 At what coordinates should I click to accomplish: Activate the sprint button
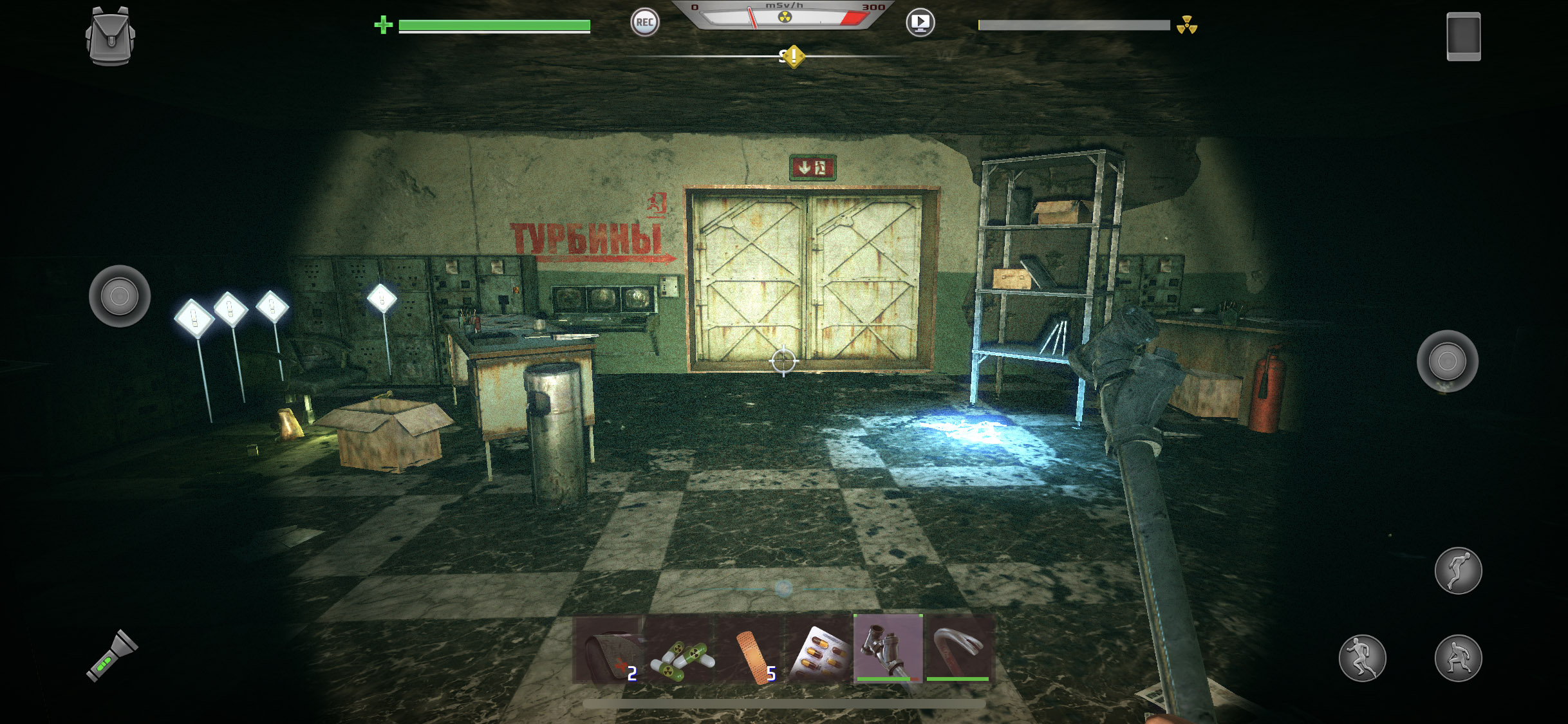click(1362, 658)
